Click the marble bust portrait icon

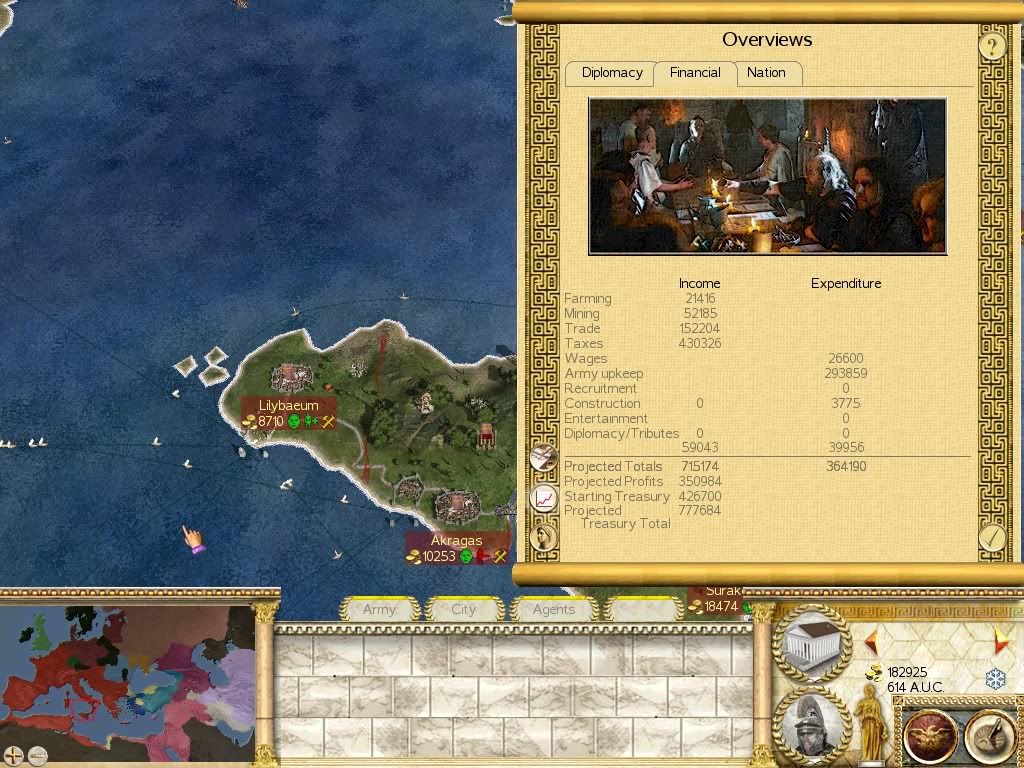coord(544,536)
